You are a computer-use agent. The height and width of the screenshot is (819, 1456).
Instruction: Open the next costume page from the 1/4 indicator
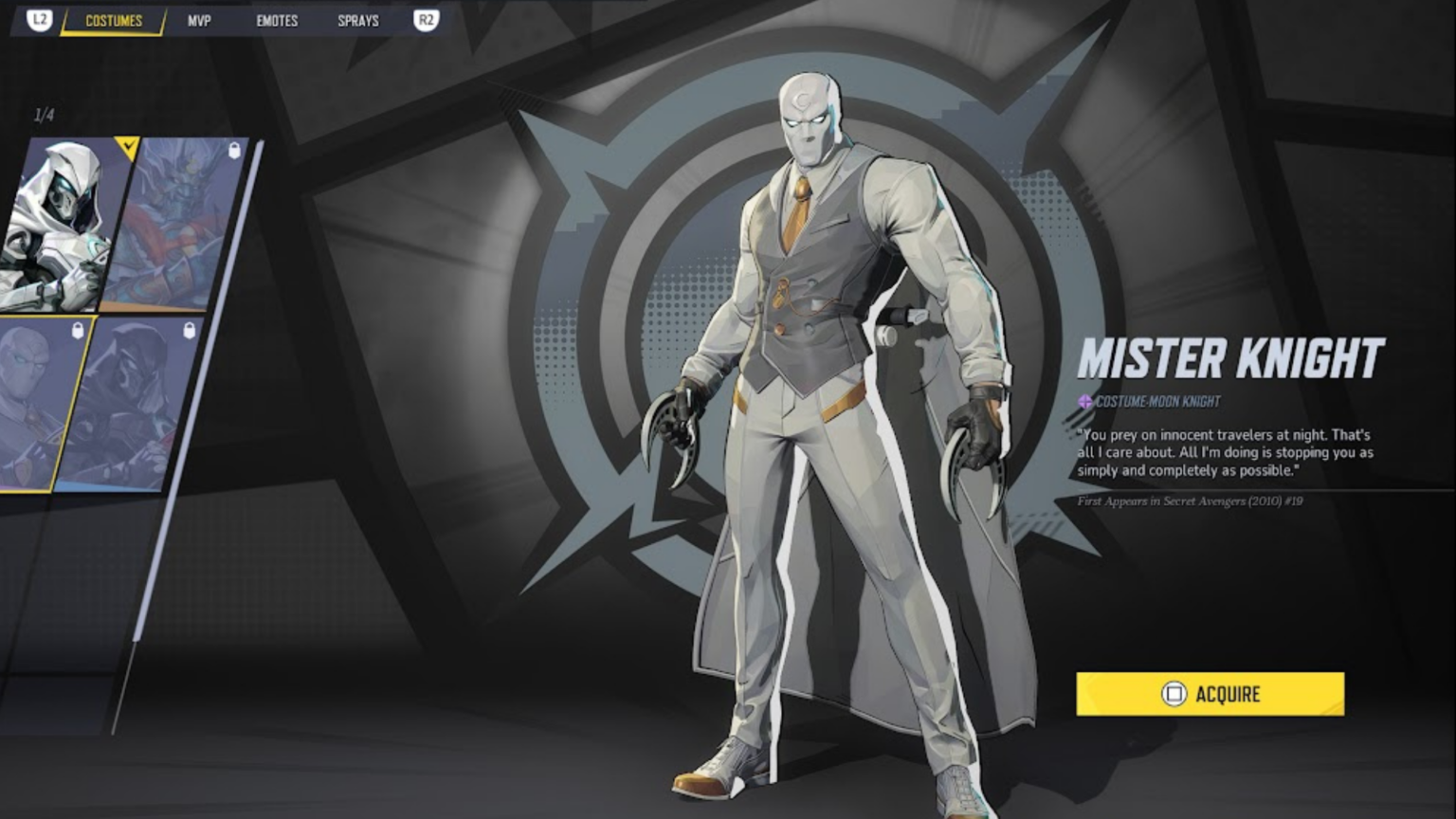coord(44,114)
